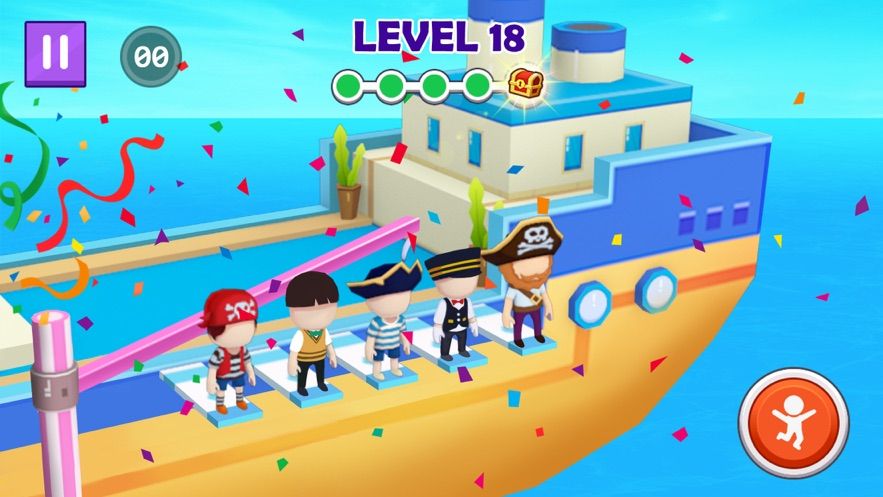The image size is (883, 497).
Task: Click the treasure chest reward icon
Action: (524, 84)
